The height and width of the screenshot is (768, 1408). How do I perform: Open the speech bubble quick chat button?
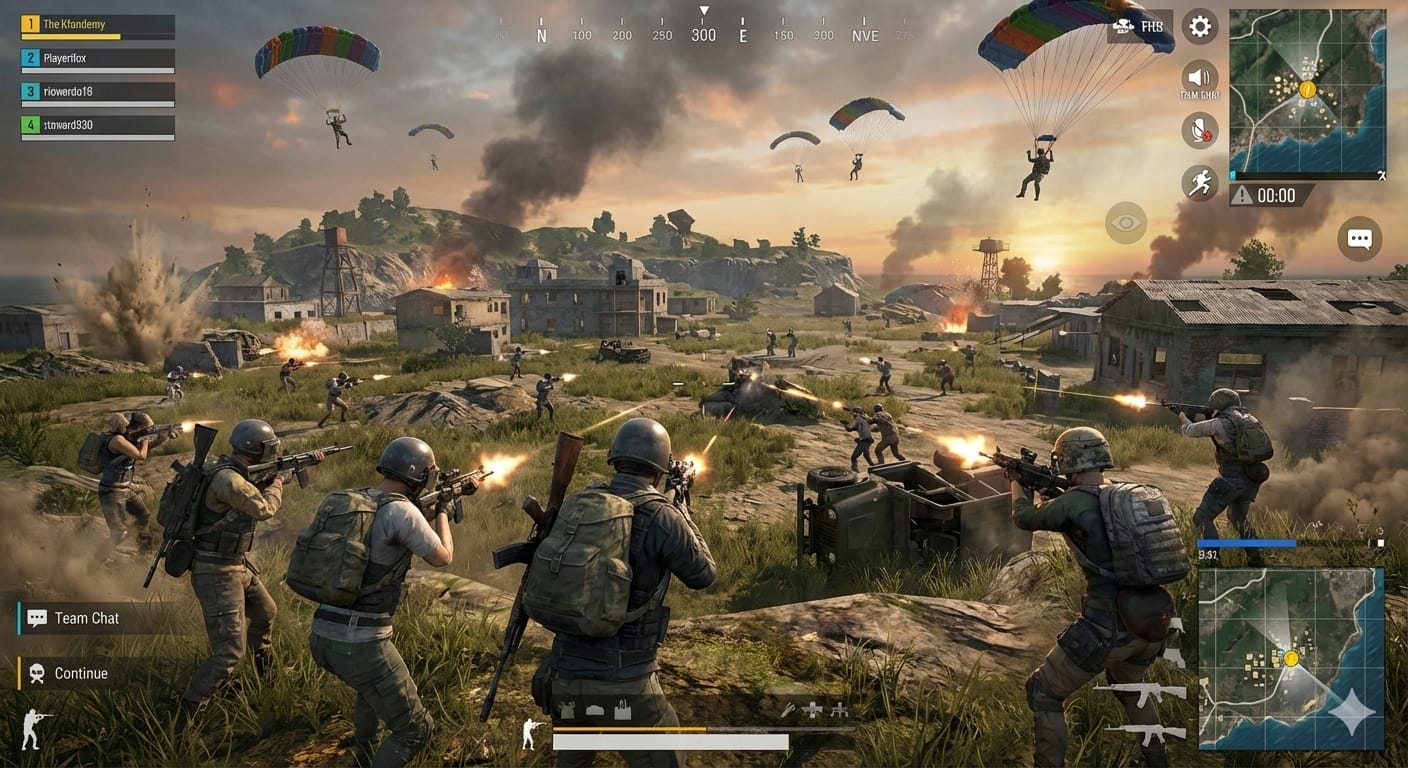pos(1359,239)
